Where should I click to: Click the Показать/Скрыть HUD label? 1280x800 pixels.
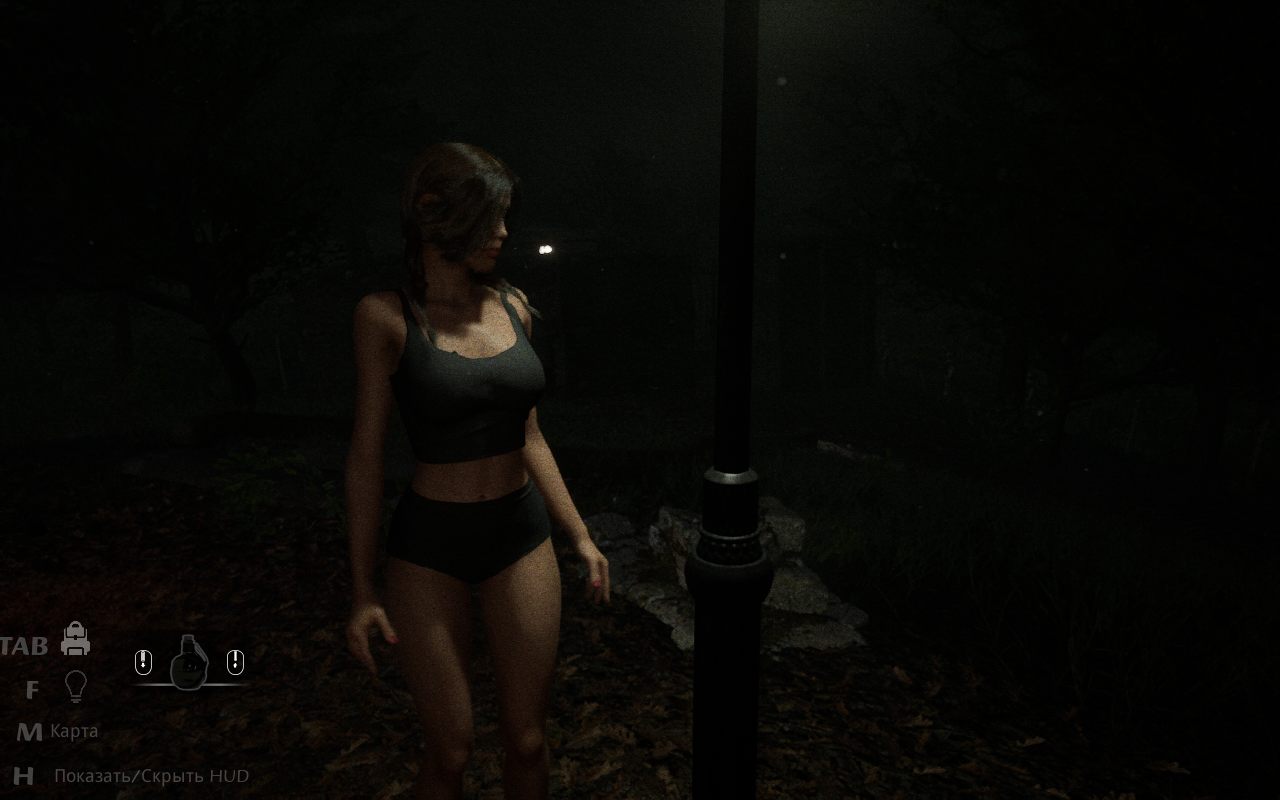(151, 776)
